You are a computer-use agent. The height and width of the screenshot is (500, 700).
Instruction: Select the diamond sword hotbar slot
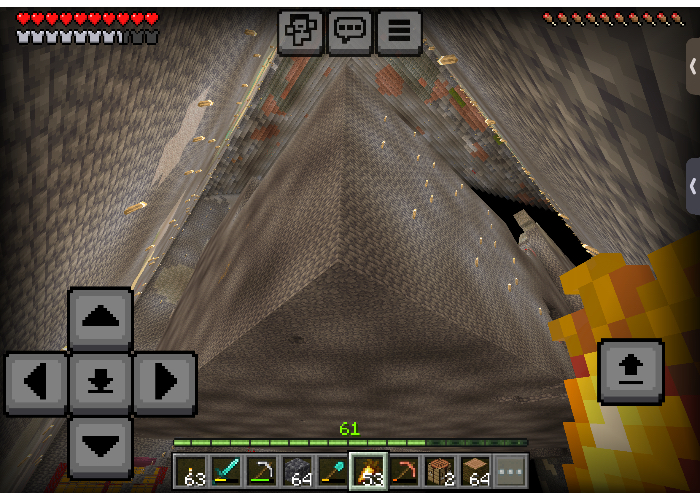[x=226, y=471]
